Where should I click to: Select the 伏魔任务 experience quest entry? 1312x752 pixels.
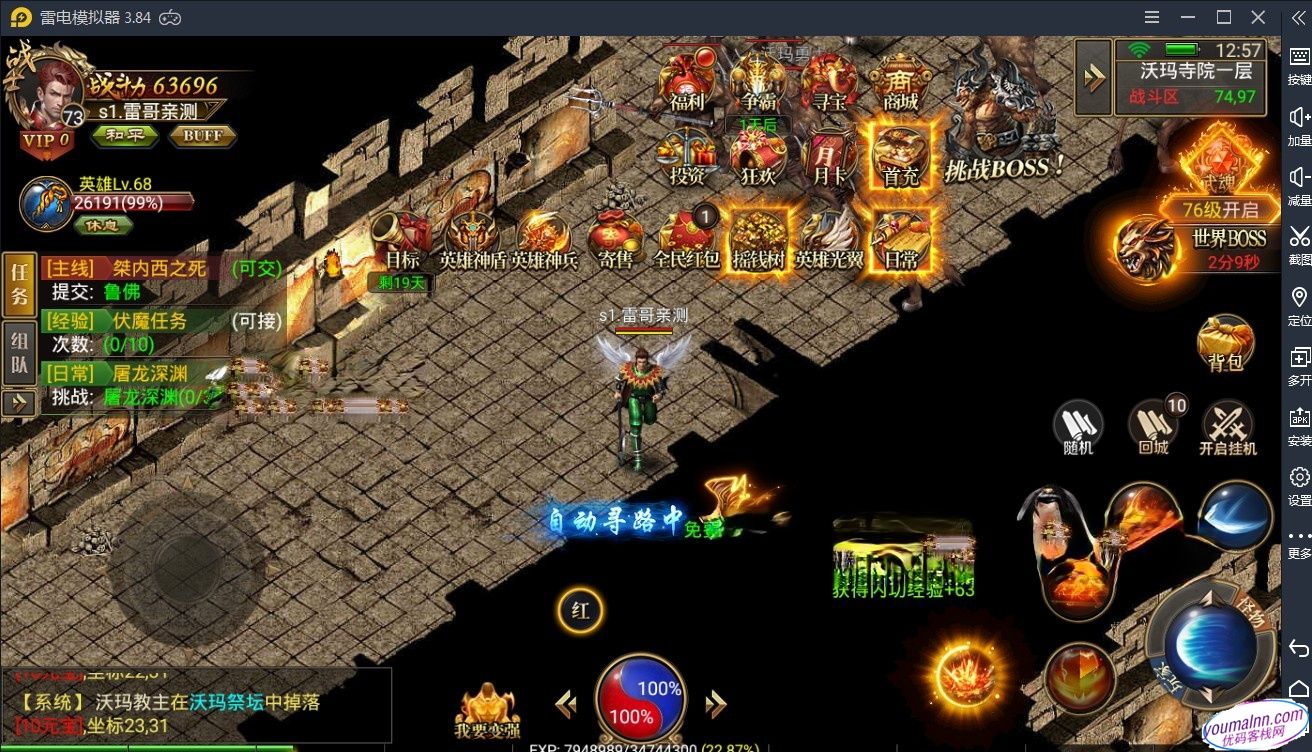click(x=150, y=321)
